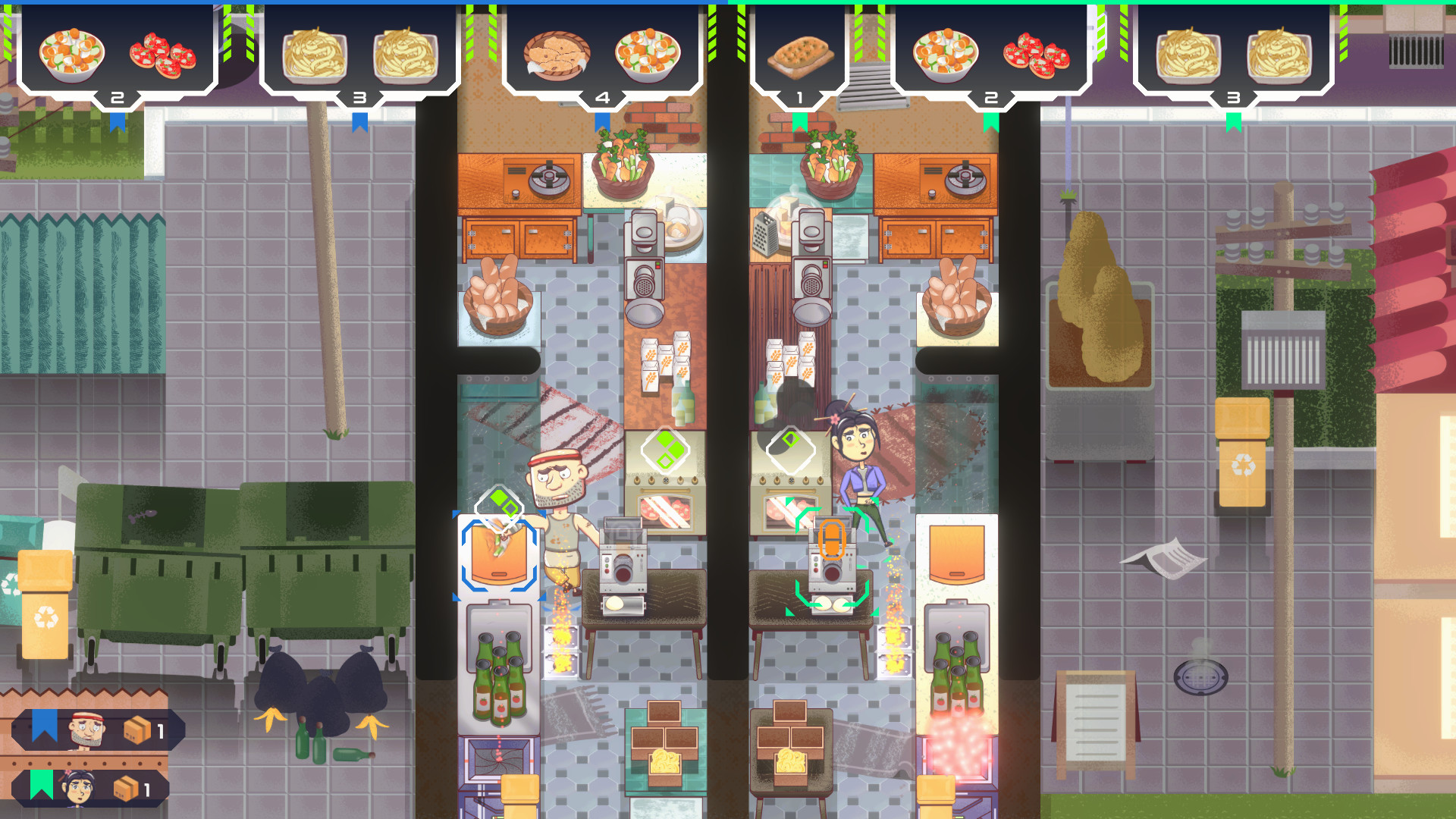The width and height of the screenshot is (1456, 819).
Task: Select the double pasta order on the far right
Action: [x=1232, y=53]
